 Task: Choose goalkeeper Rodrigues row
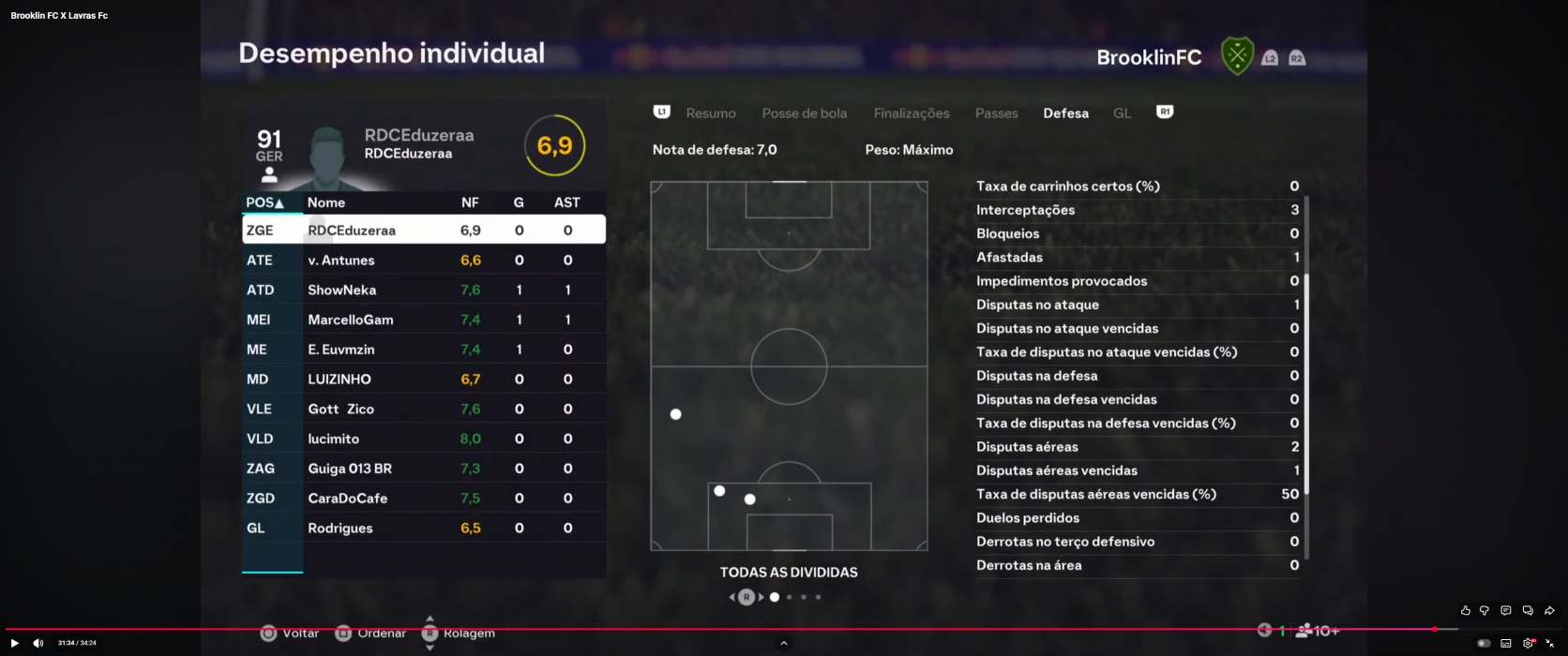coord(424,529)
